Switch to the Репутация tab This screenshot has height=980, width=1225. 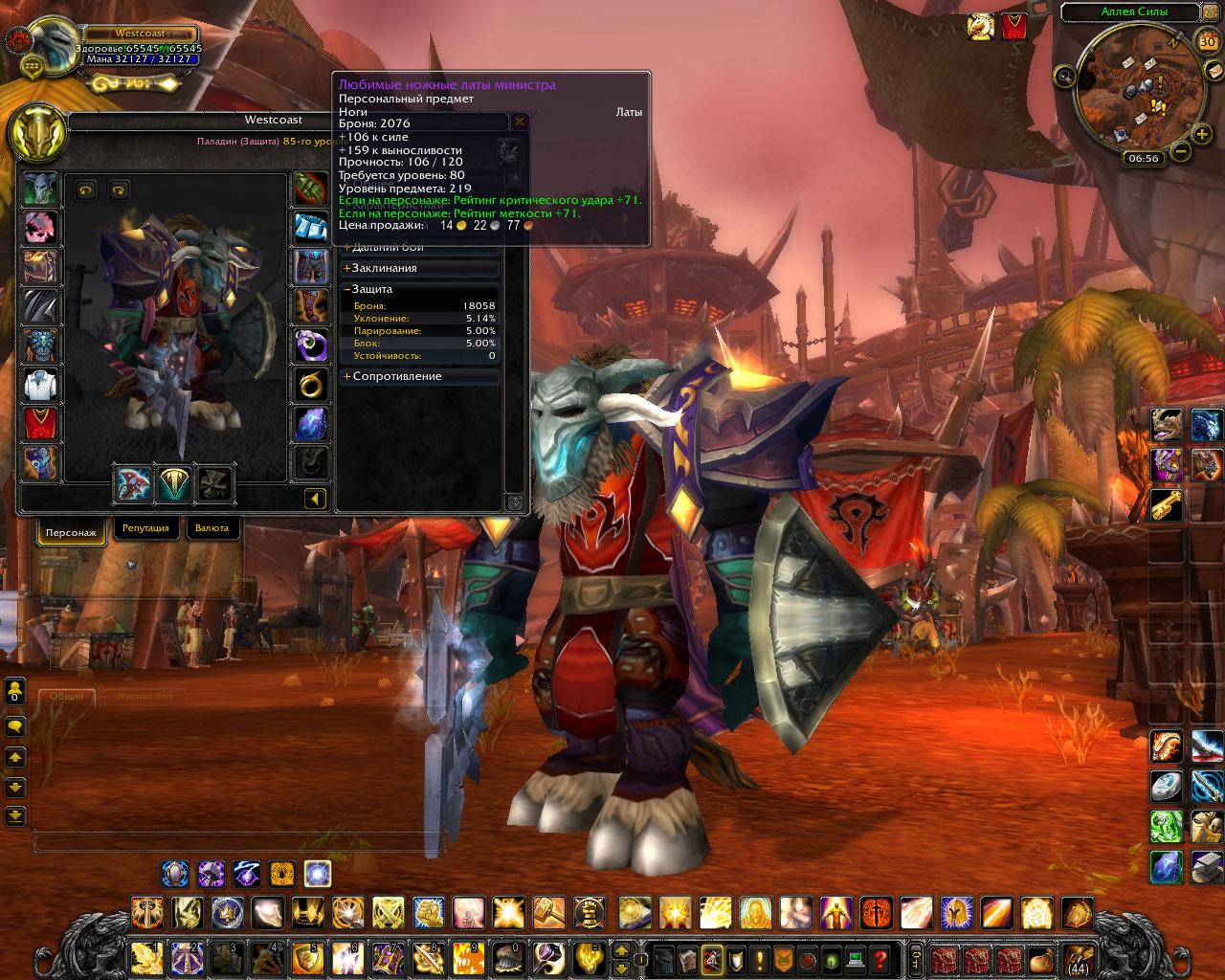pos(145,528)
